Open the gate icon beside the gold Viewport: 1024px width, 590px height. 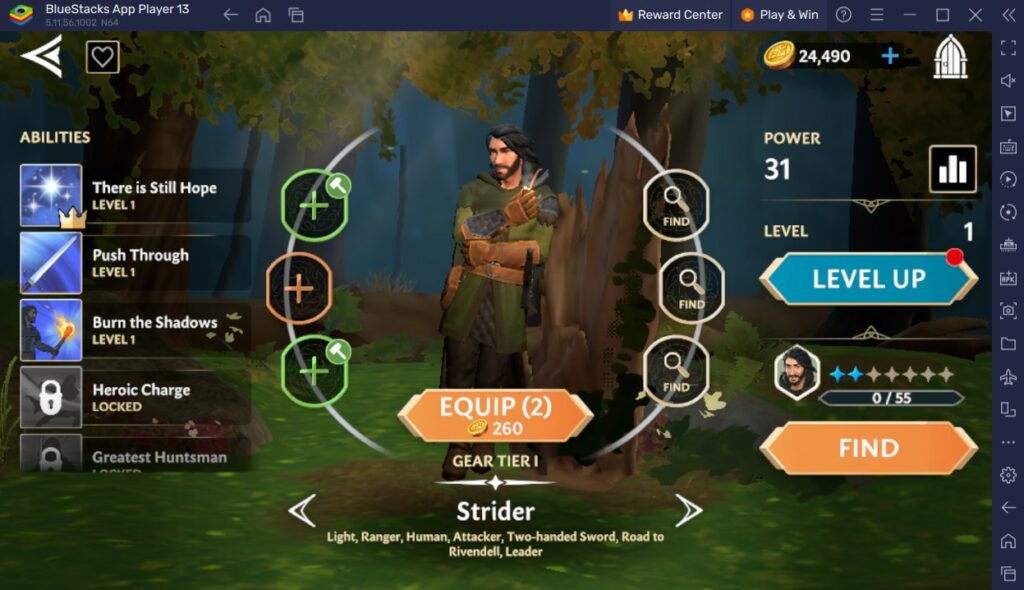(x=950, y=56)
